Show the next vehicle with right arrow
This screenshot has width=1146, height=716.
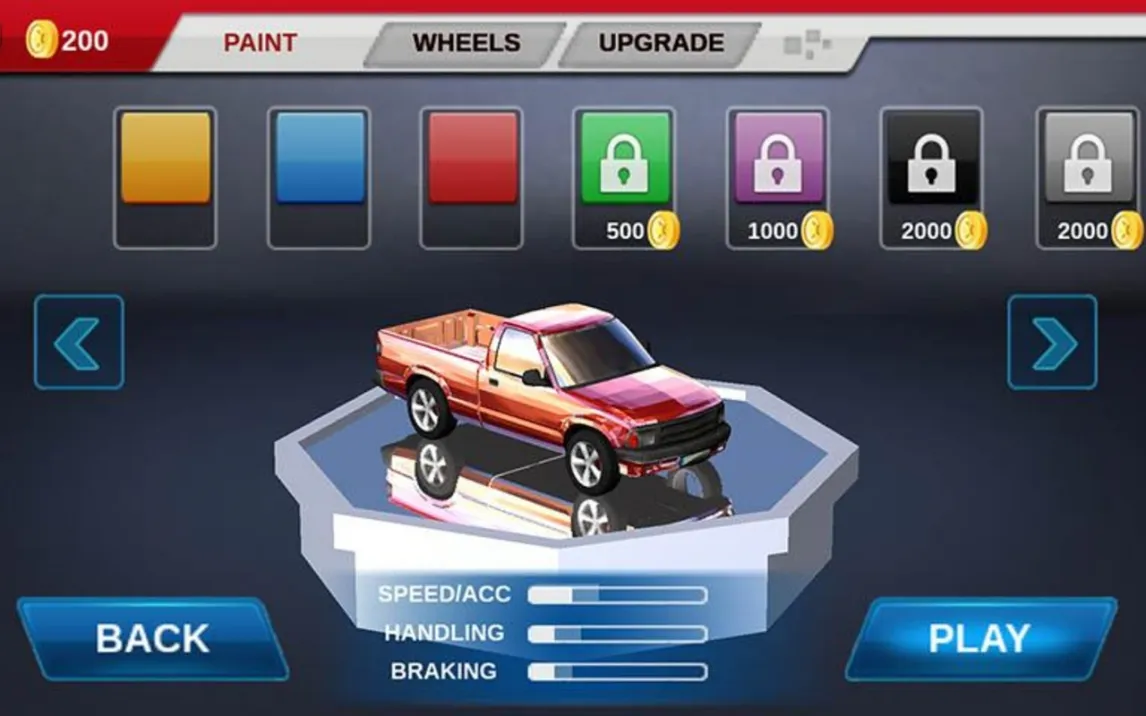pyautogui.click(x=1052, y=342)
